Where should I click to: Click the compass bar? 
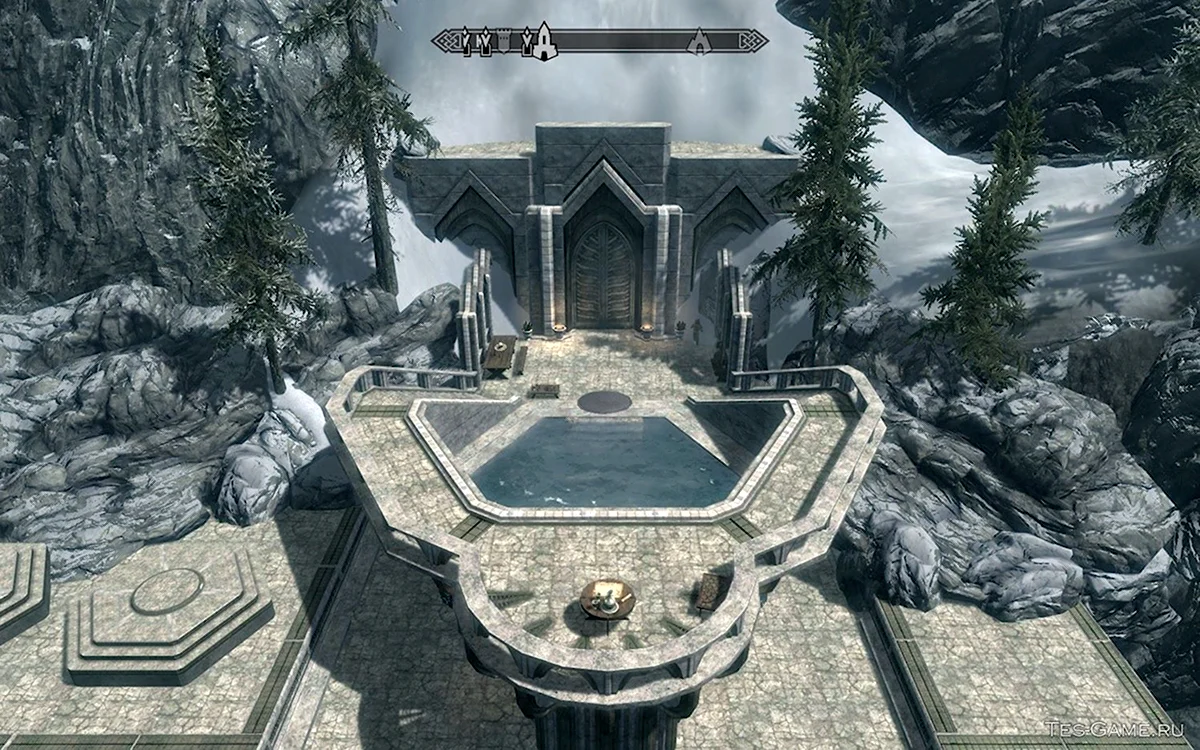620,41
